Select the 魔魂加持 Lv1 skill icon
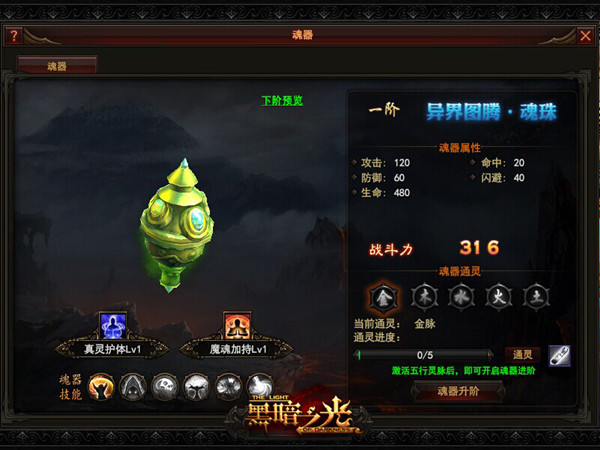This screenshot has width=600, height=450. pyautogui.click(x=235, y=325)
